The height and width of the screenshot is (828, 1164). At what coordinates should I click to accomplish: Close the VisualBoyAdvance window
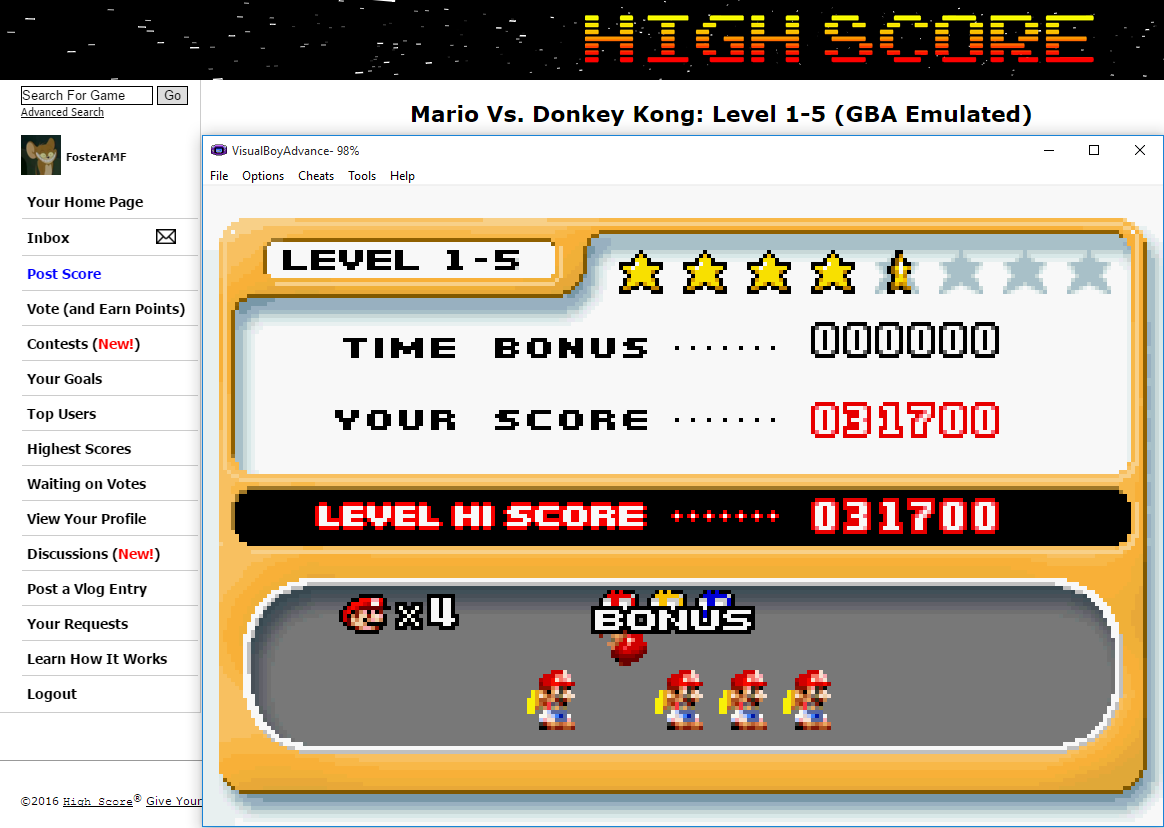(1139, 151)
